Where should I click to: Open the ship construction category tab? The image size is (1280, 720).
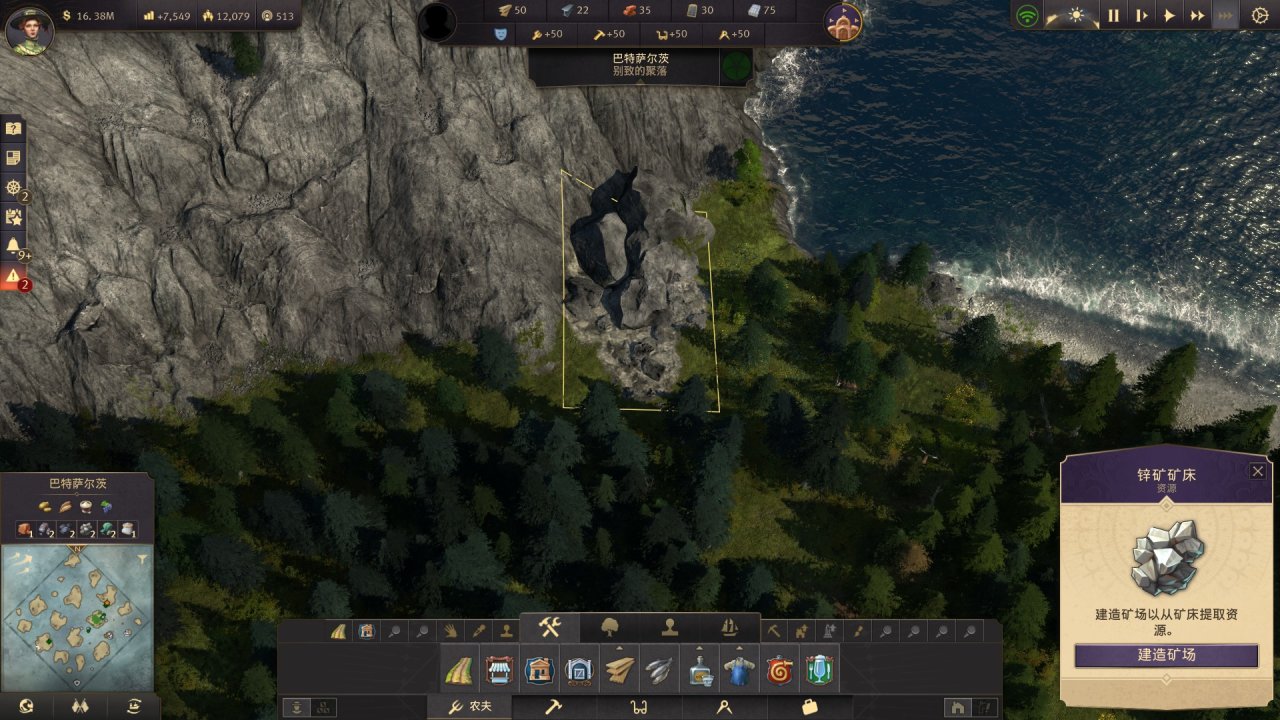click(730, 627)
